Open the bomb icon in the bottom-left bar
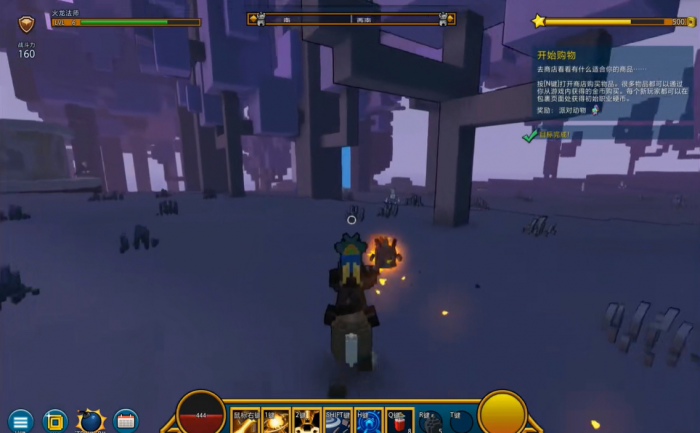Viewport: 700px width, 433px height. [x=91, y=421]
